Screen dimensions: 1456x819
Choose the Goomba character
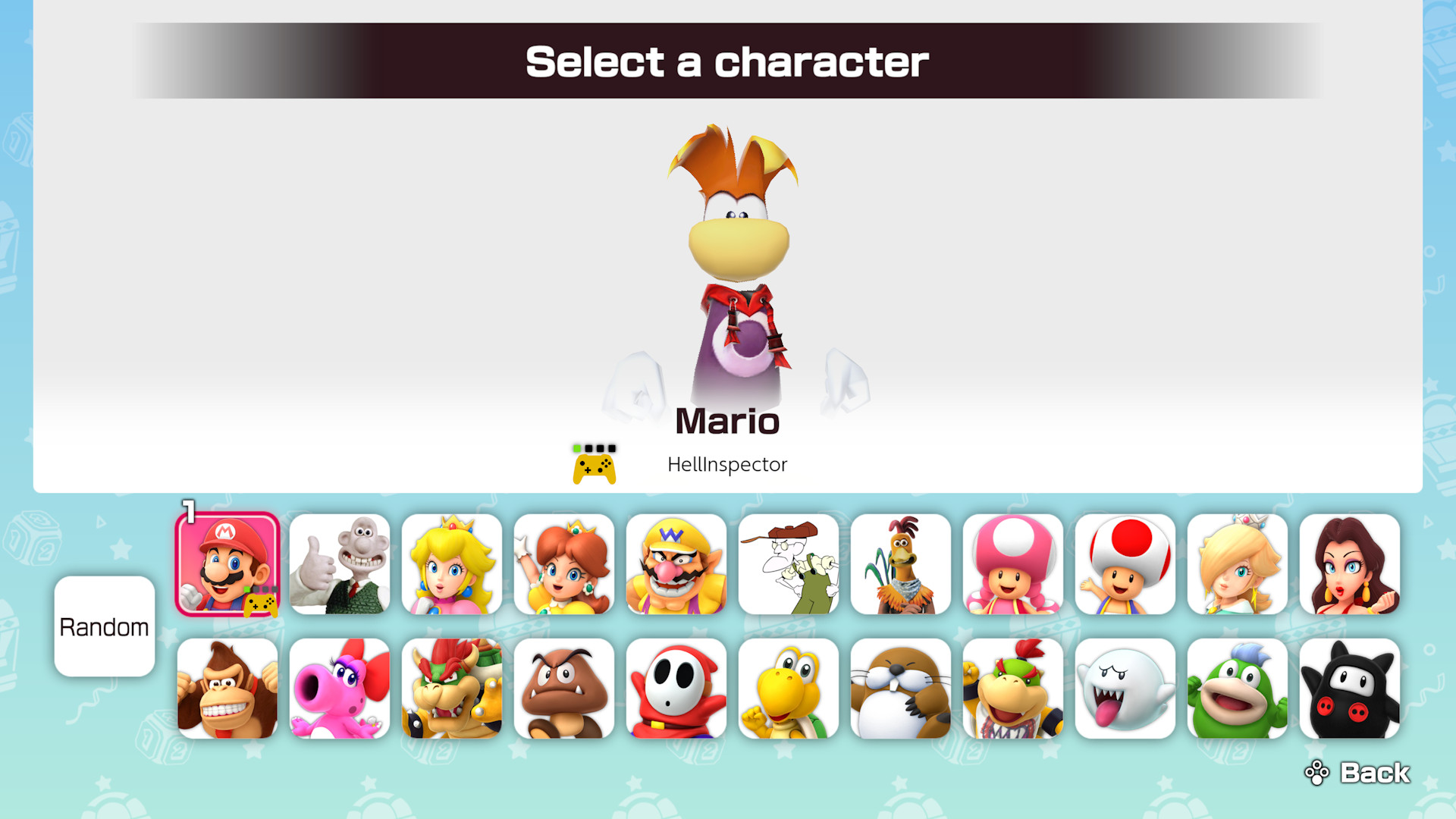[x=563, y=689]
